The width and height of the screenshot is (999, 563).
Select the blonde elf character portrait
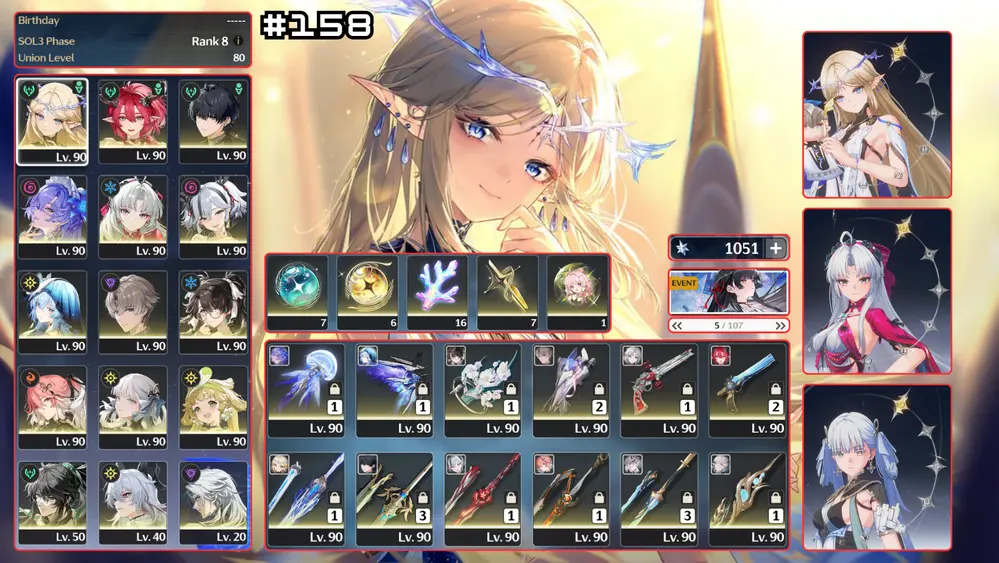pos(53,121)
